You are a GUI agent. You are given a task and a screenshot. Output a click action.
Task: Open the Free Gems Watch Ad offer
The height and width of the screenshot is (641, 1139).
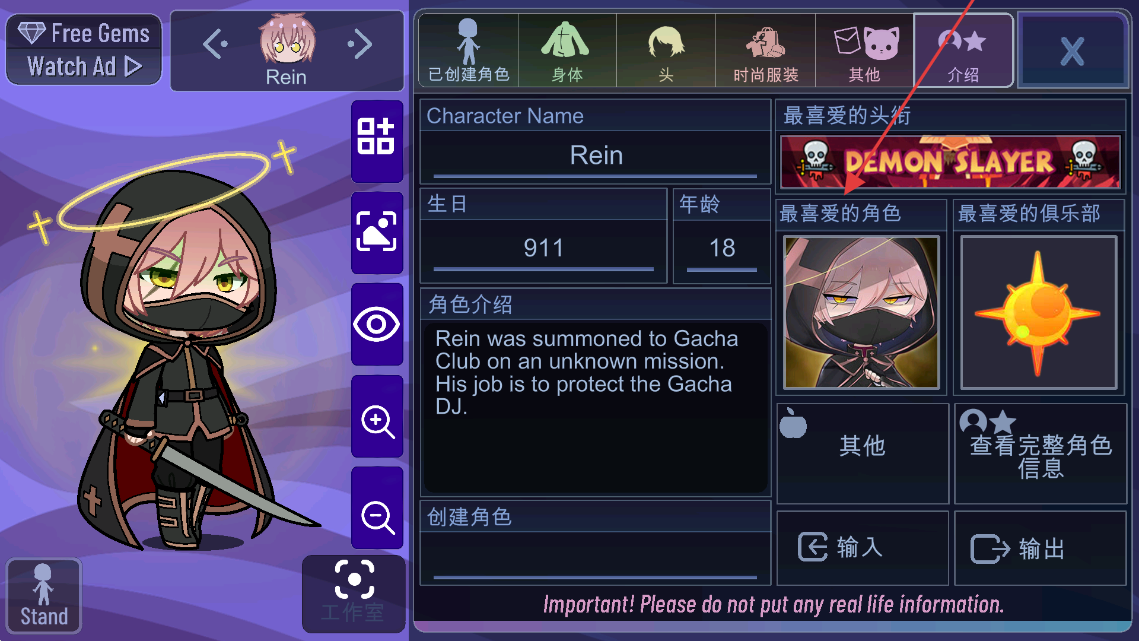pos(83,49)
